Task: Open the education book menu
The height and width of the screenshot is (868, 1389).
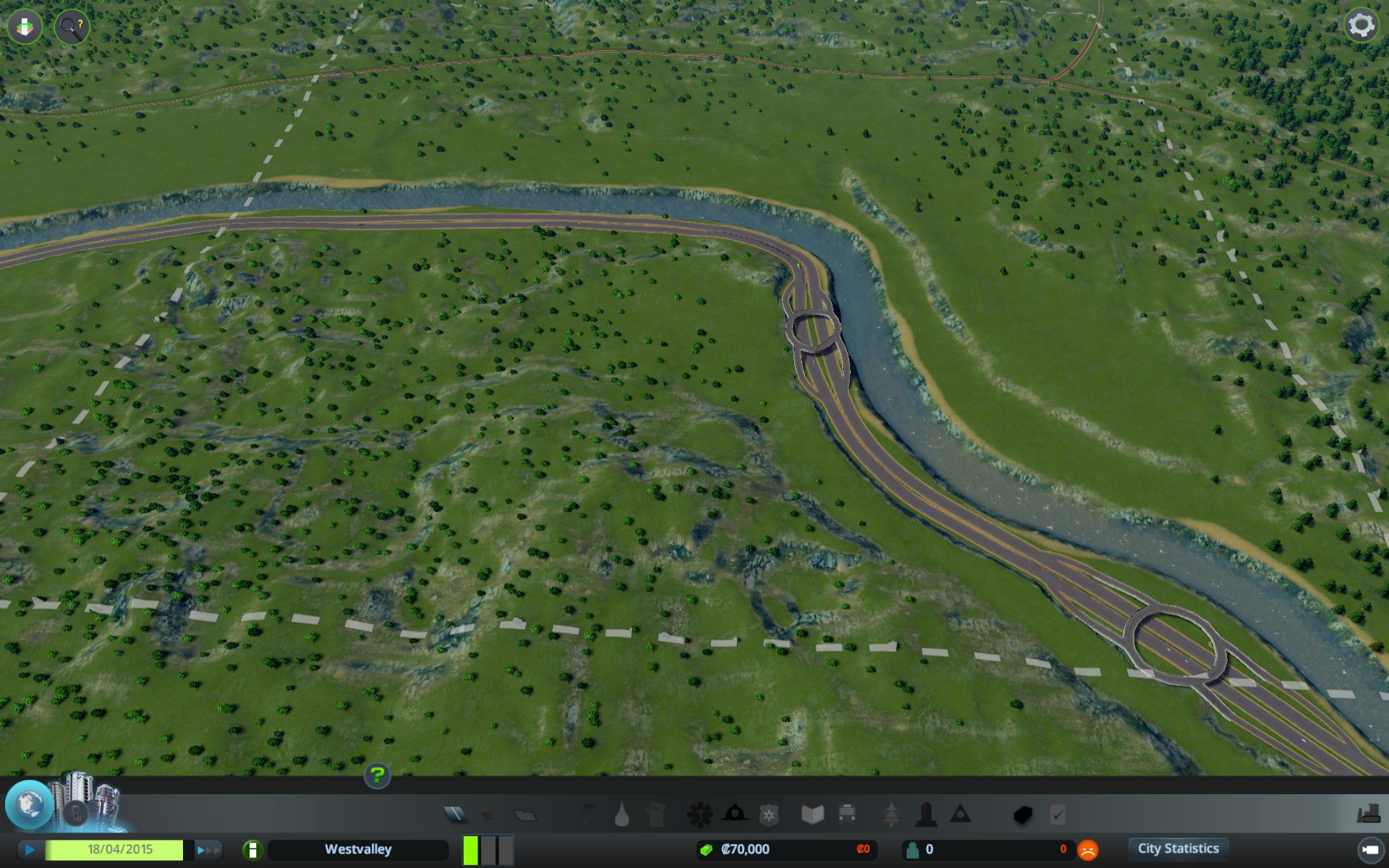Action: [x=812, y=815]
